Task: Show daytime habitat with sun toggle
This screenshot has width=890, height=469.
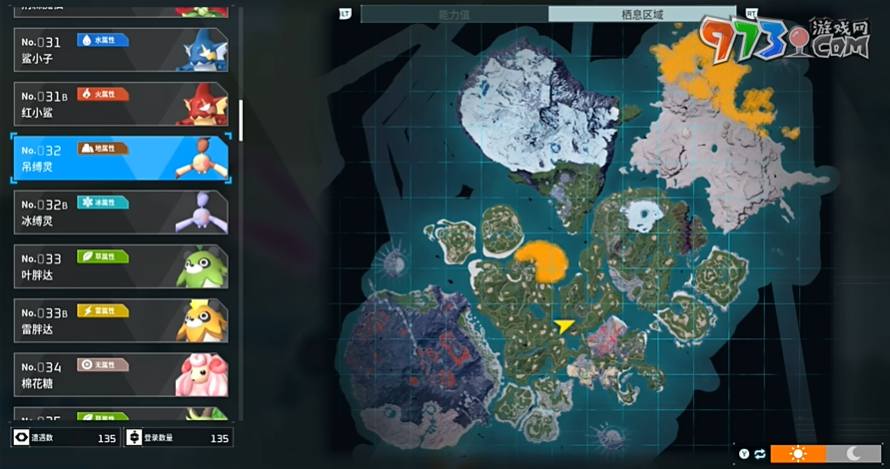Action: click(x=798, y=453)
